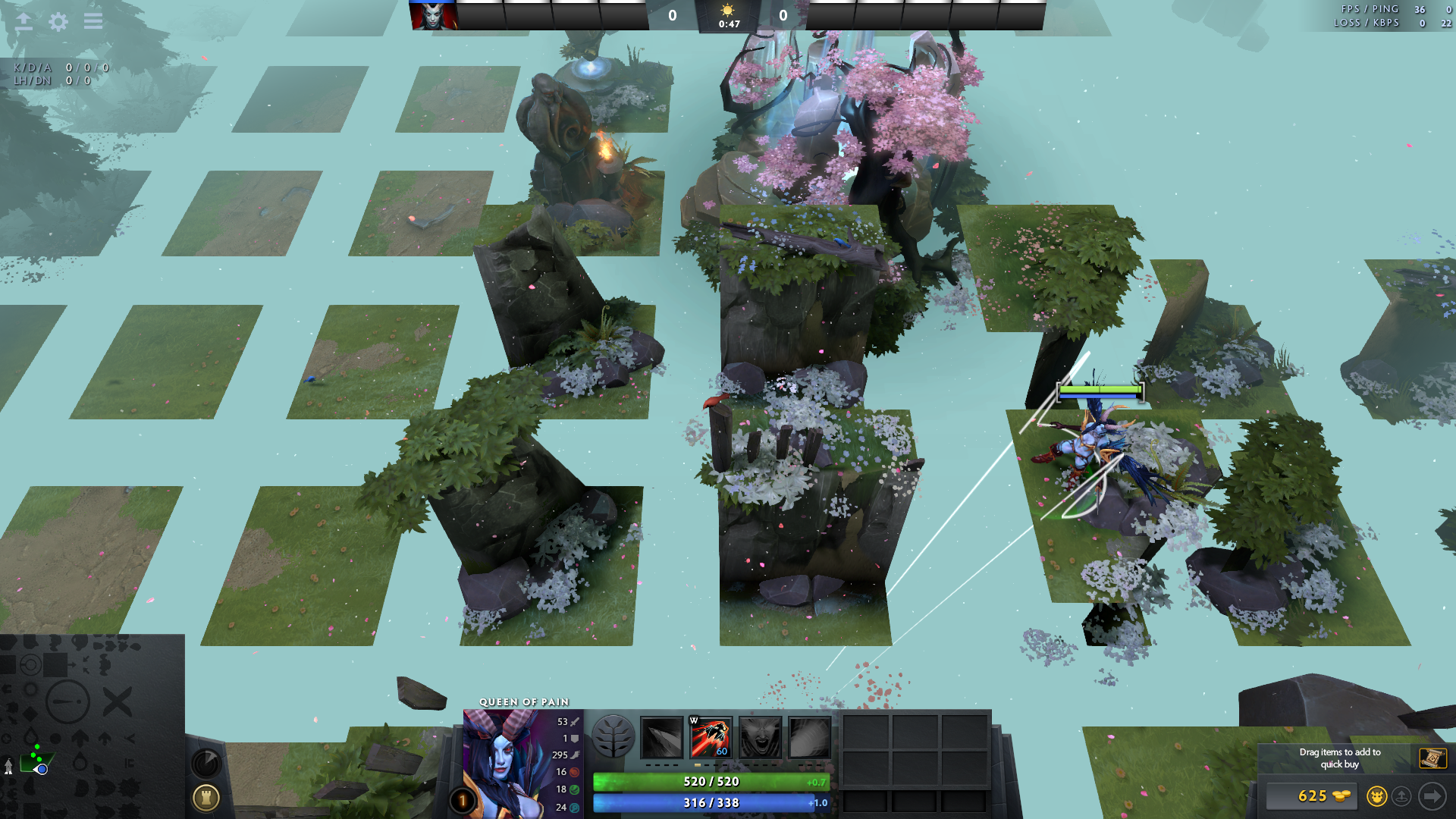Image resolution: width=1456 pixels, height=819 pixels.
Task: Activate the Blink ability
Action: click(x=711, y=737)
